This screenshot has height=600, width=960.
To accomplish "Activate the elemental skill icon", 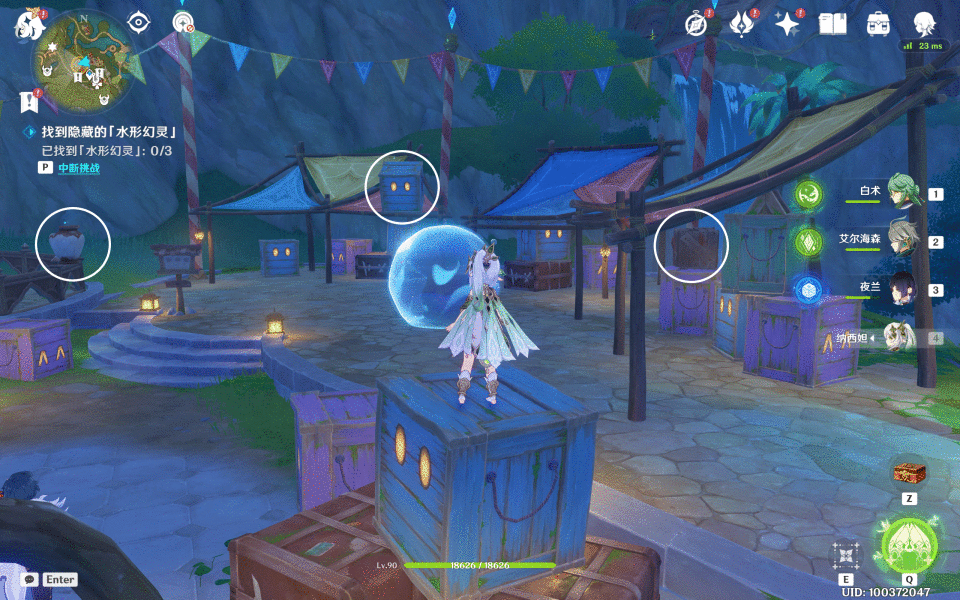I will click(x=846, y=556).
